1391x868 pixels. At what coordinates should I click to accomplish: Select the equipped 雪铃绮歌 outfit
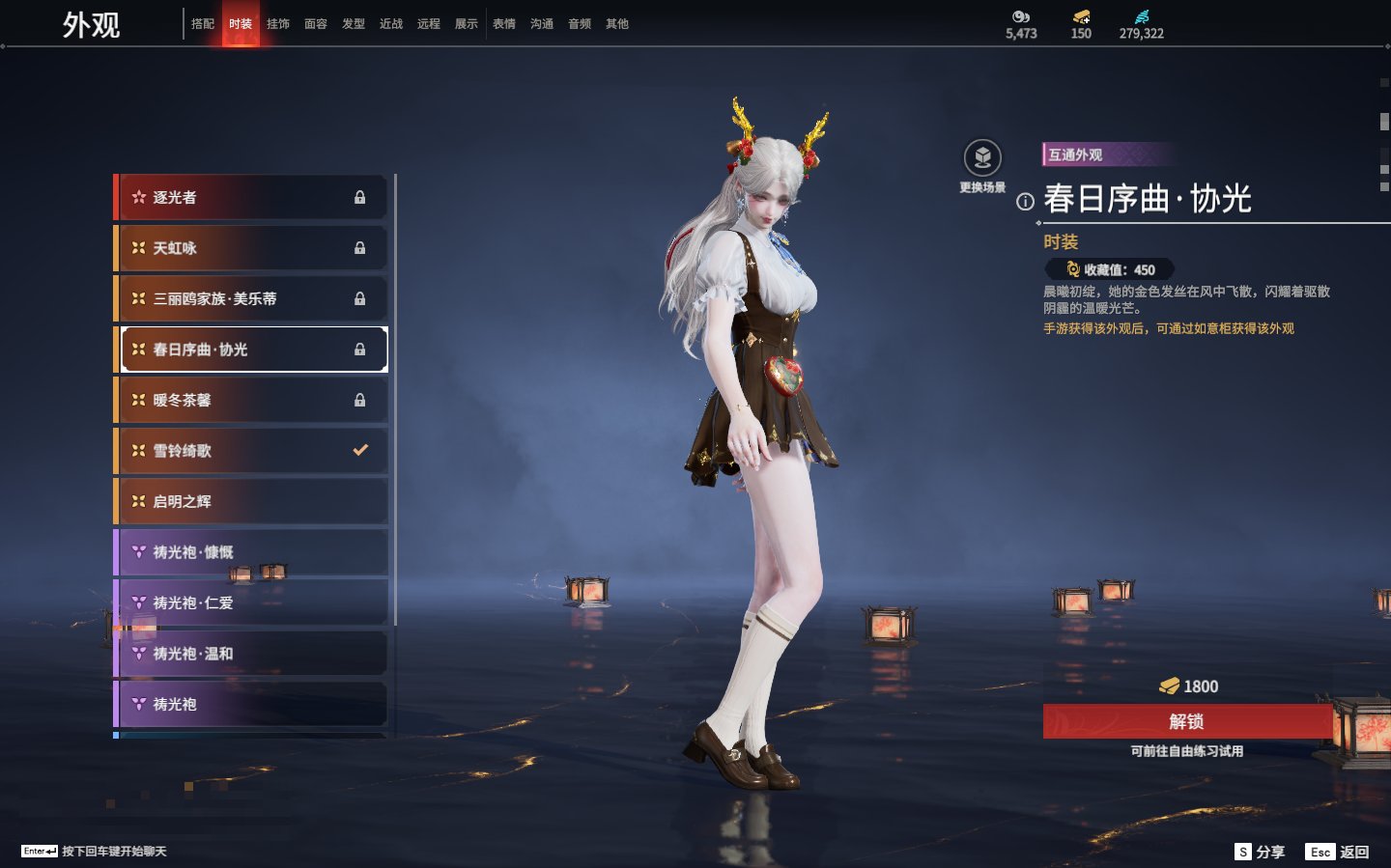(x=251, y=451)
